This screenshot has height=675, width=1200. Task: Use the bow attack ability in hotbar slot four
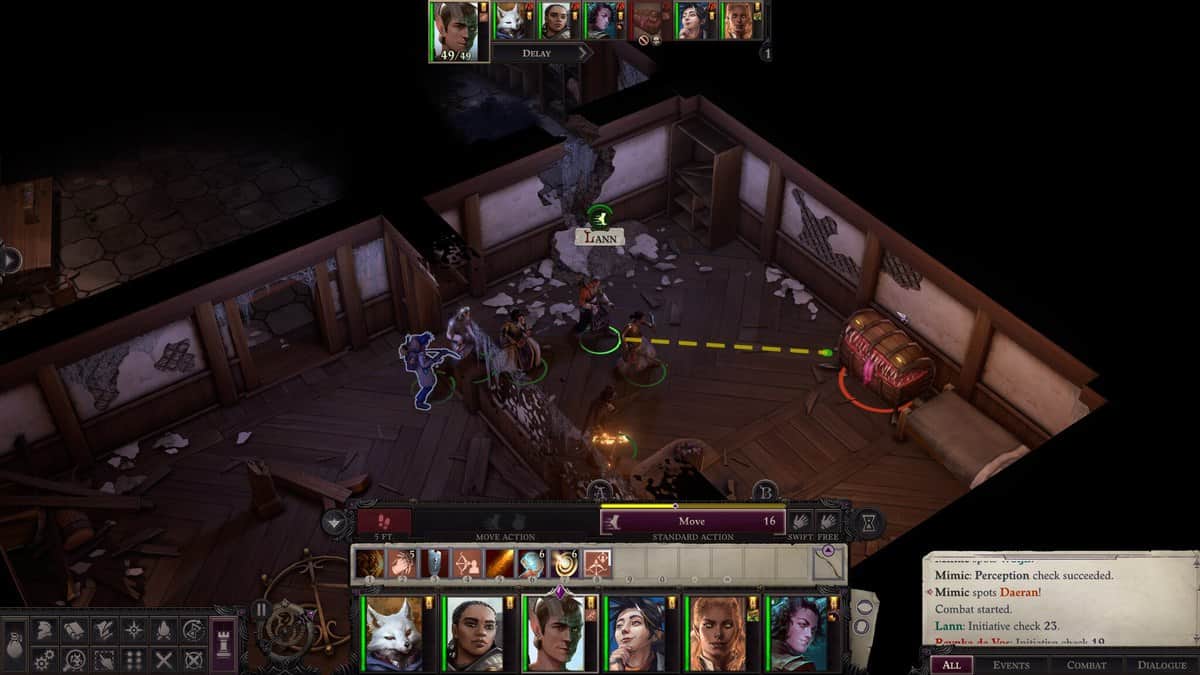point(467,564)
